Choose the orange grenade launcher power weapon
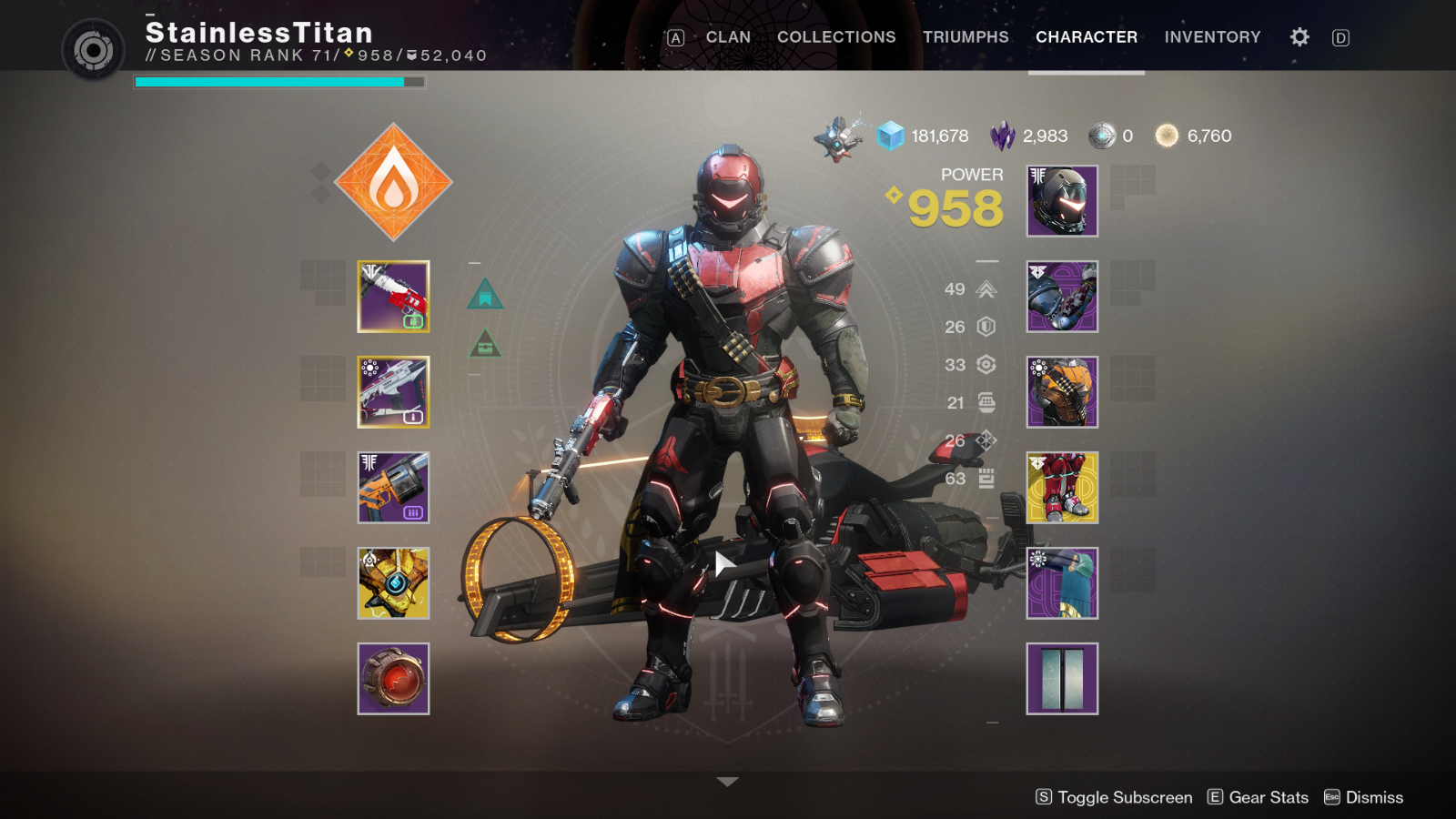The height and width of the screenshot is (819, 1456). point(393,488)
